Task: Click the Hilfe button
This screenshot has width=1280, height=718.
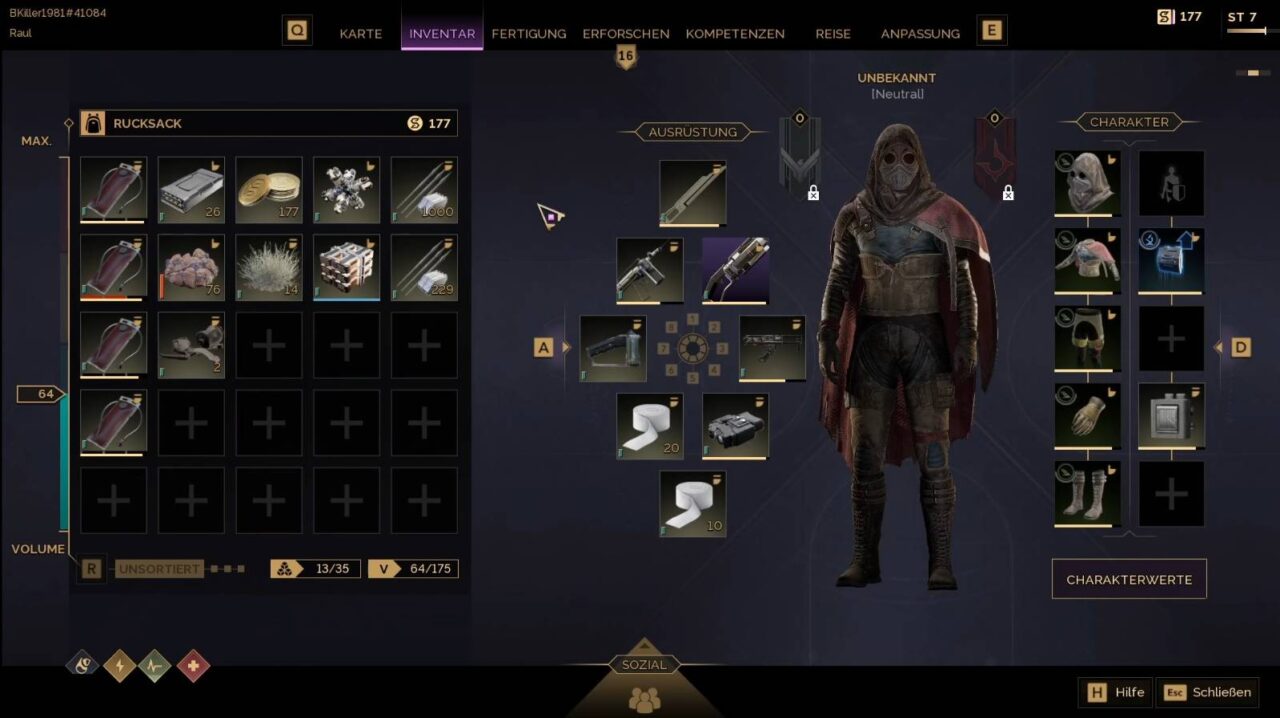Action: pyautogui.click(x=1116, y=692)
